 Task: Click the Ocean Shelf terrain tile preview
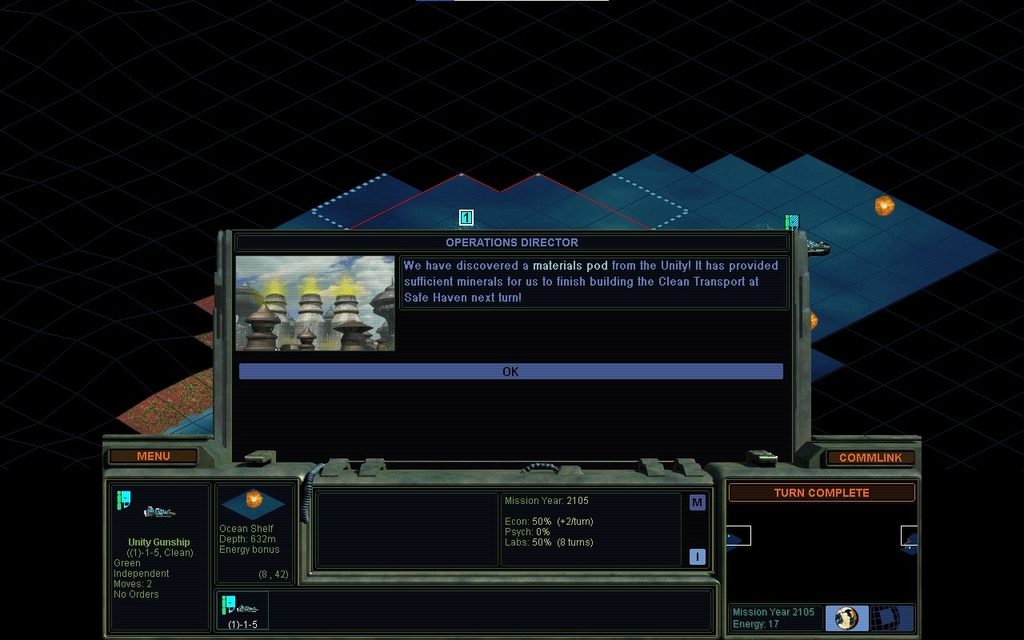[x=254, y=502]
